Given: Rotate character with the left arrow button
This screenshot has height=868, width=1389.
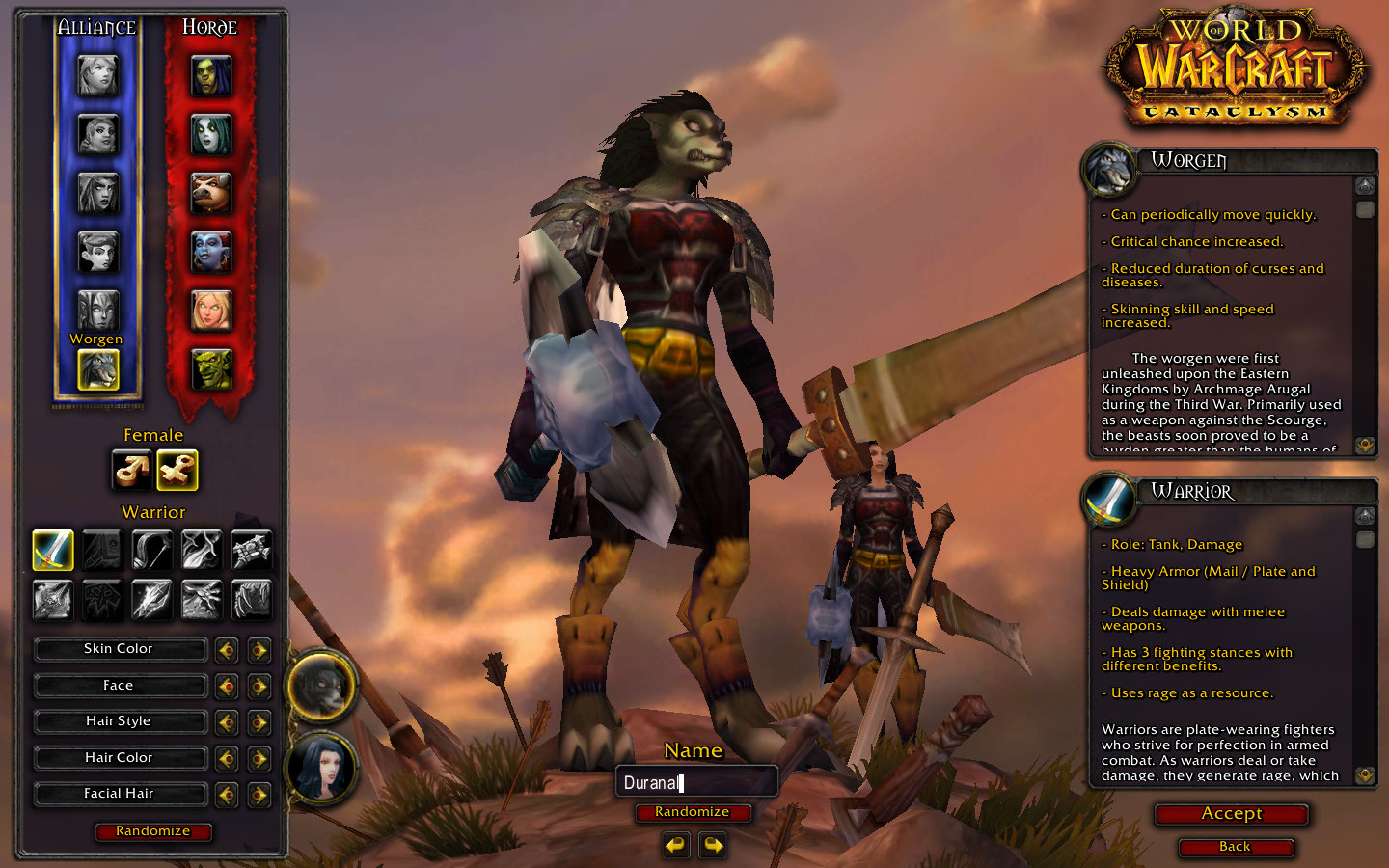Looking at the screenshot, I should [675, 846].
